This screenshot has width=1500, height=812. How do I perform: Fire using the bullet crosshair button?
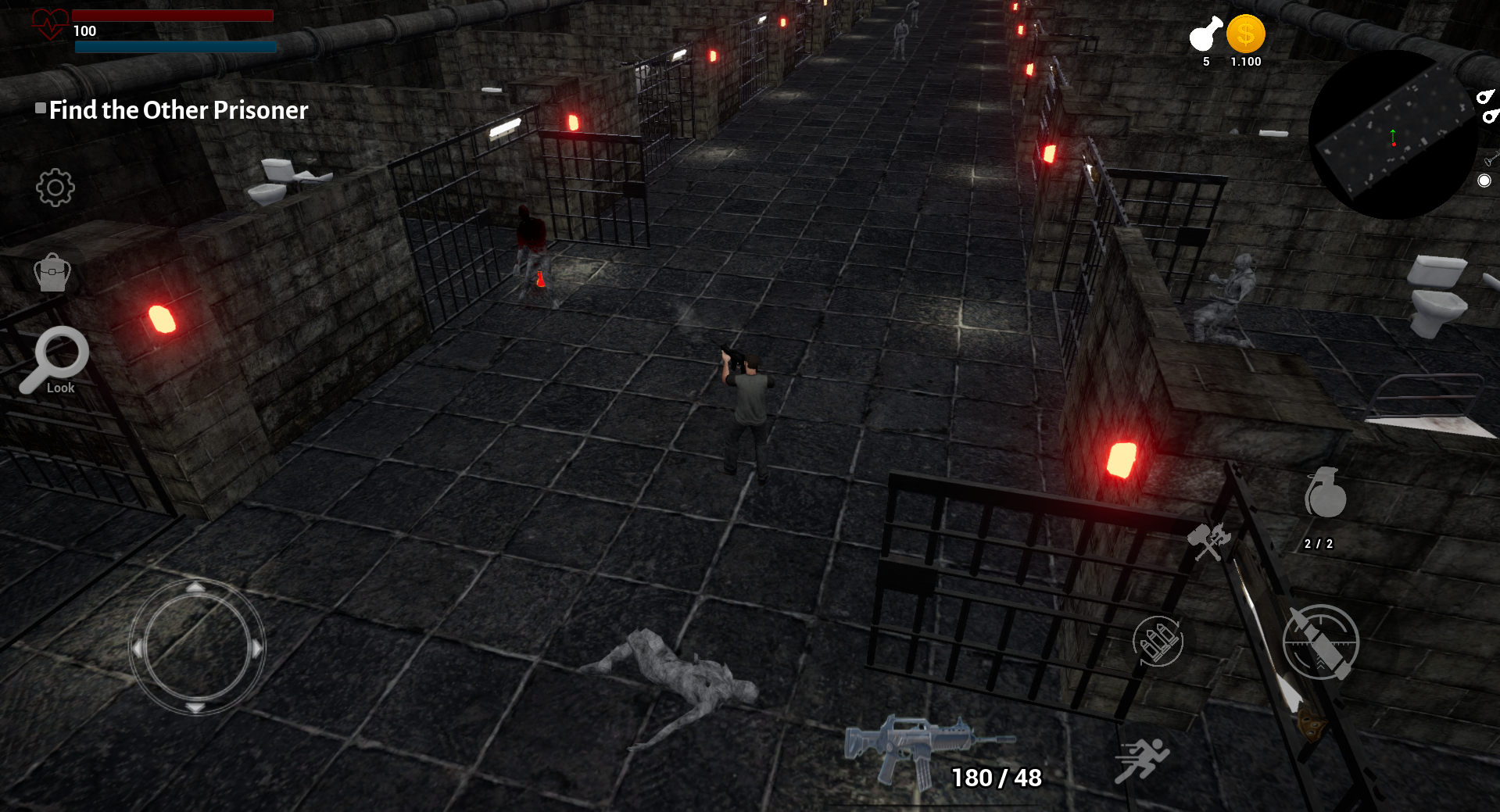[1321, 642]
